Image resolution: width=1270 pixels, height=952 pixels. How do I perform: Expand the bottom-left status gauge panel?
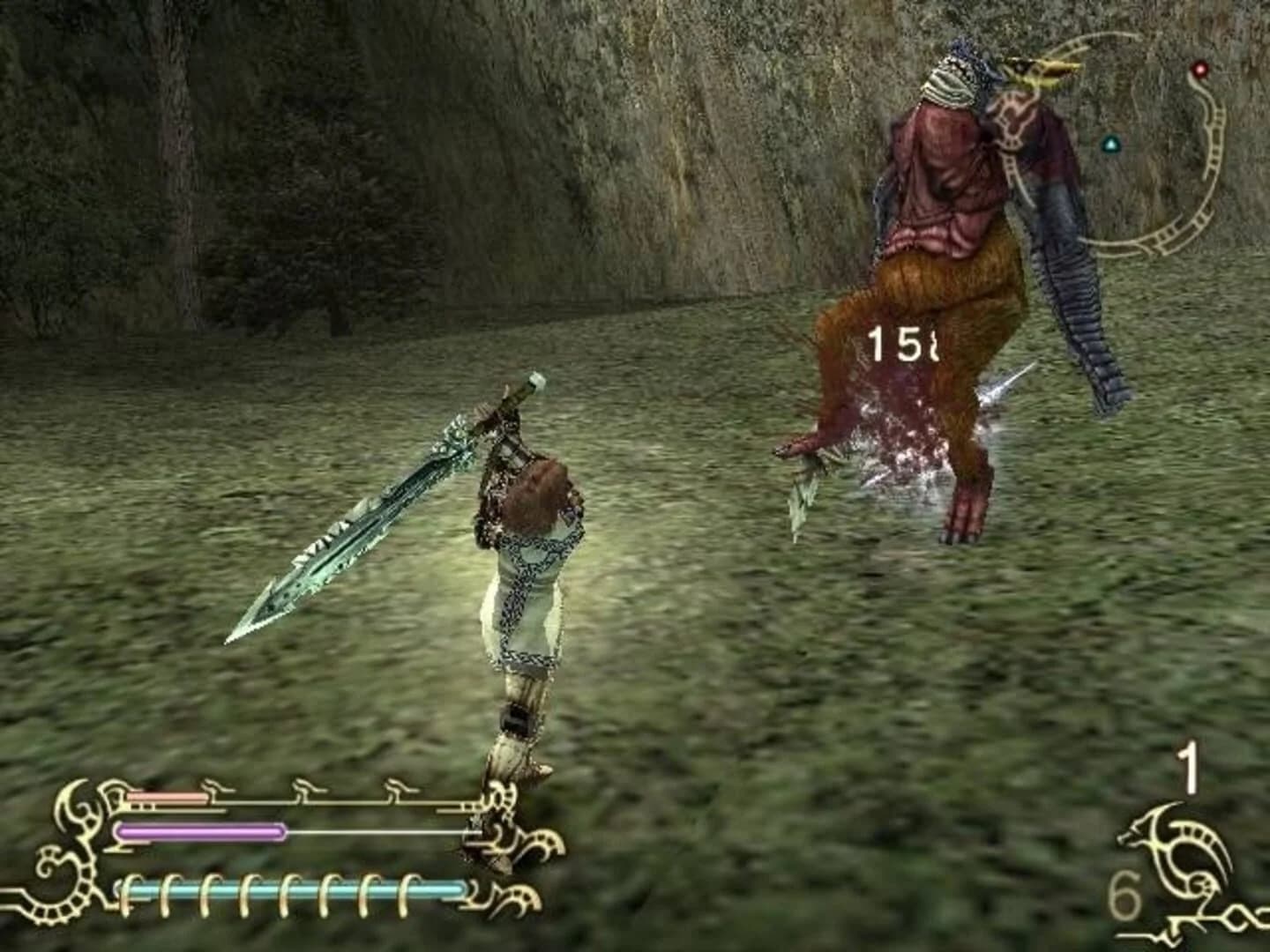[x=282, y=846]
